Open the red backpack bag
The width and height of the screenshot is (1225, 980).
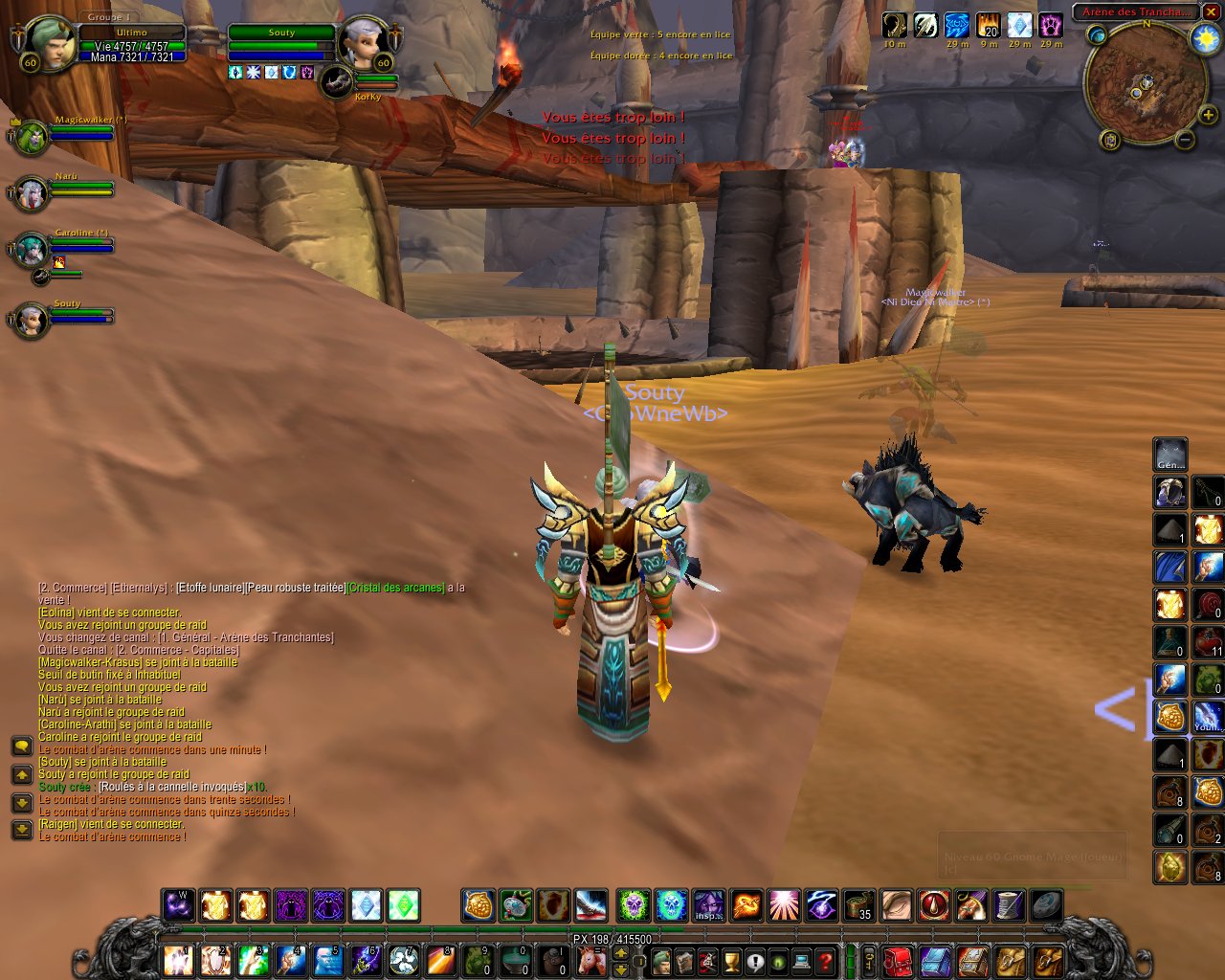(x=898, y=961)
